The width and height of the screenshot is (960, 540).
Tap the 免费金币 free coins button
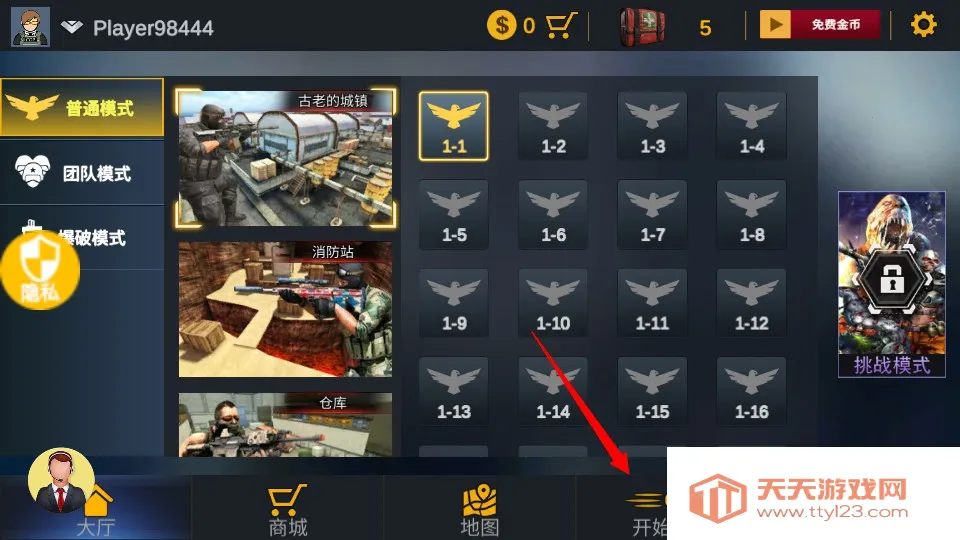click(x=819, y=25)
